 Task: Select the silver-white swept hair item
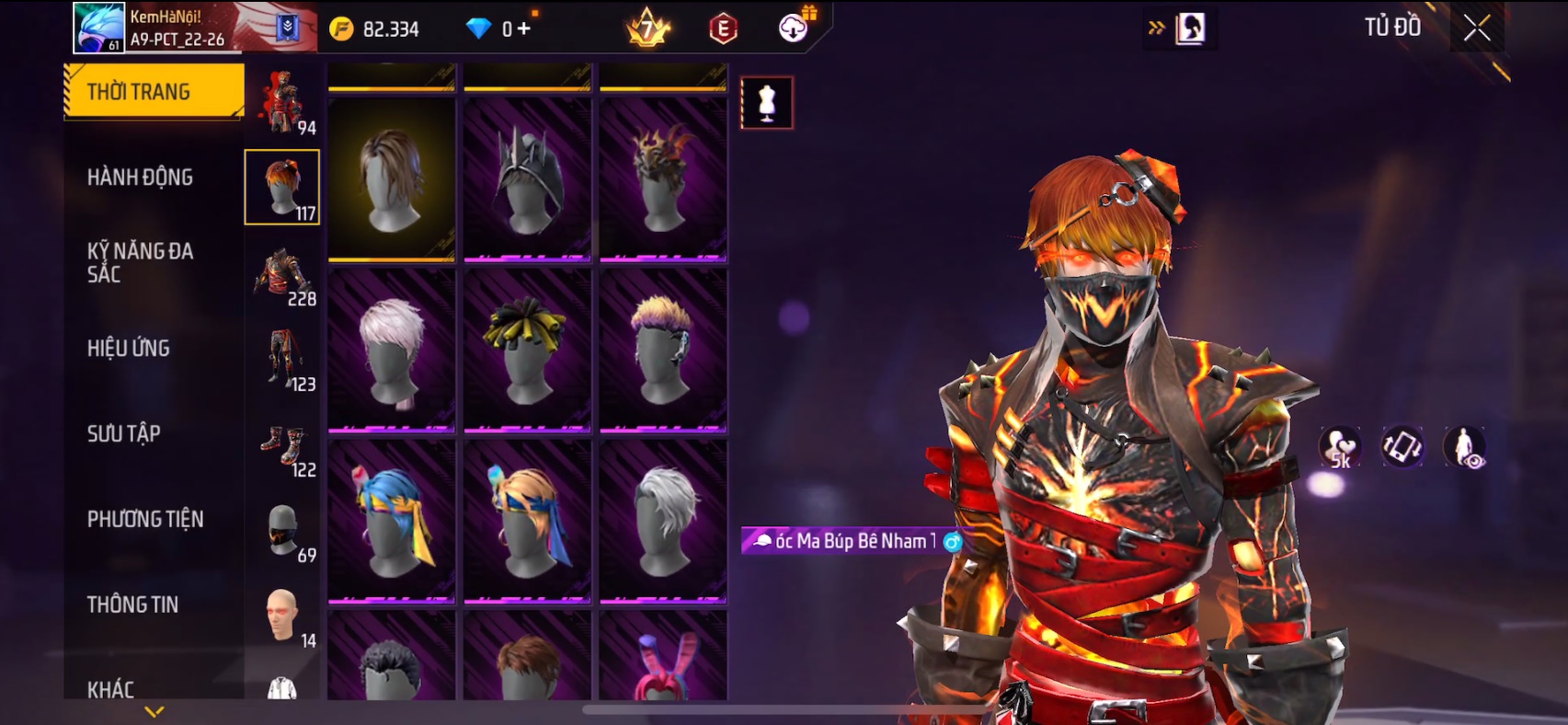[x=663, y=521]
